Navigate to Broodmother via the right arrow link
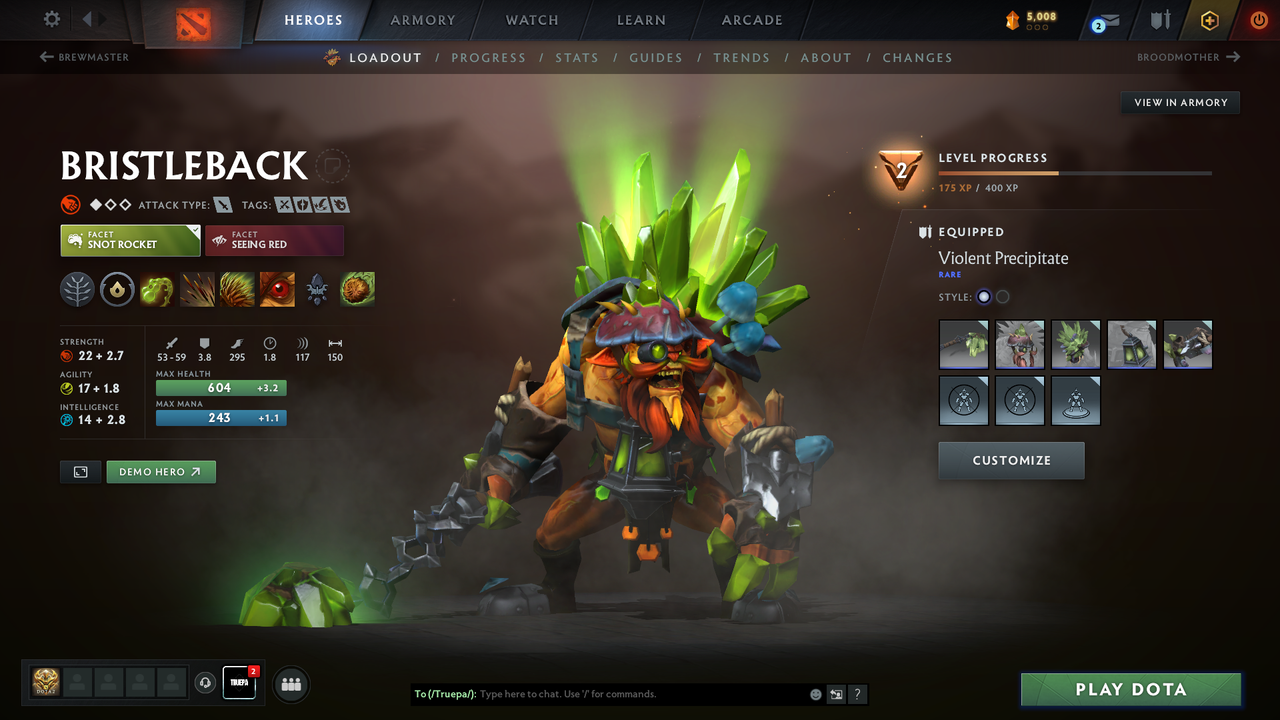This screenshot has height=720, width=1280. tap(1188, 57)
